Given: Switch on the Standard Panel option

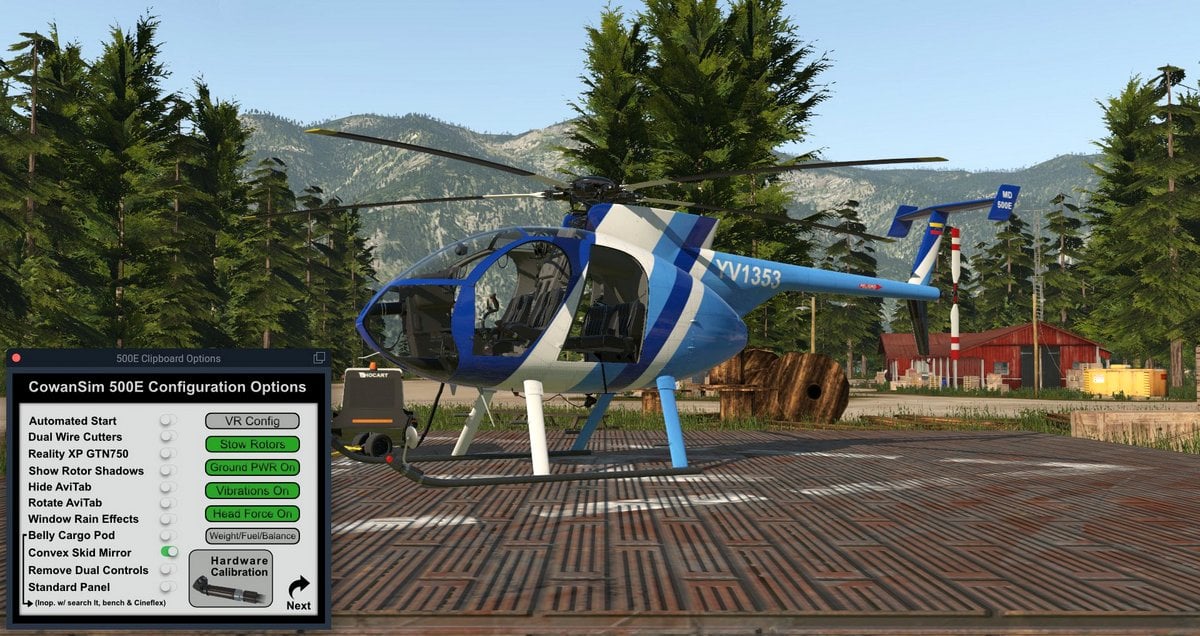Looking at the screenshot, I should click(x=169, y=587).
